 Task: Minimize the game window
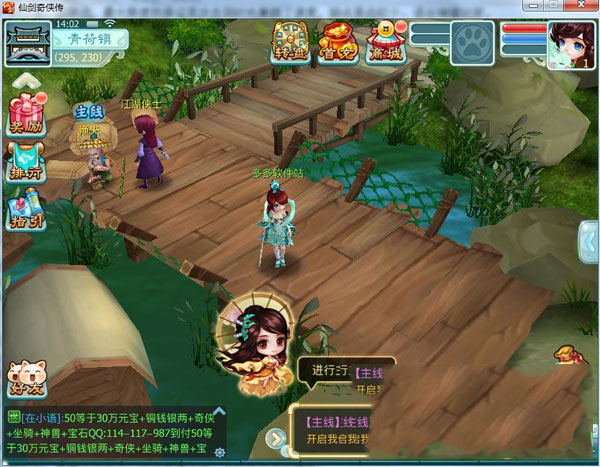pos(535,7)
